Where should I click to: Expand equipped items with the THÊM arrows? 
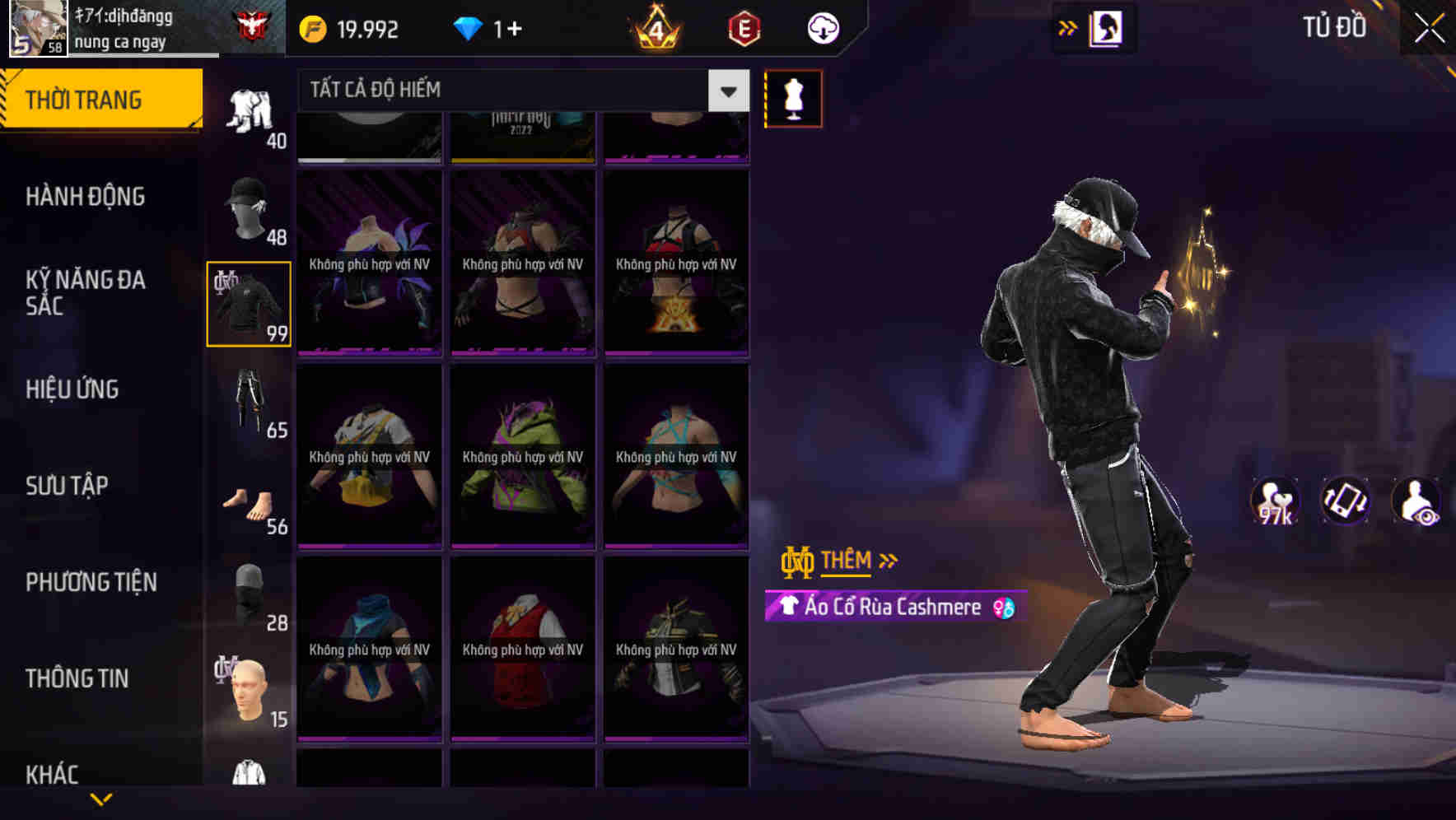[x=847, y=561]
